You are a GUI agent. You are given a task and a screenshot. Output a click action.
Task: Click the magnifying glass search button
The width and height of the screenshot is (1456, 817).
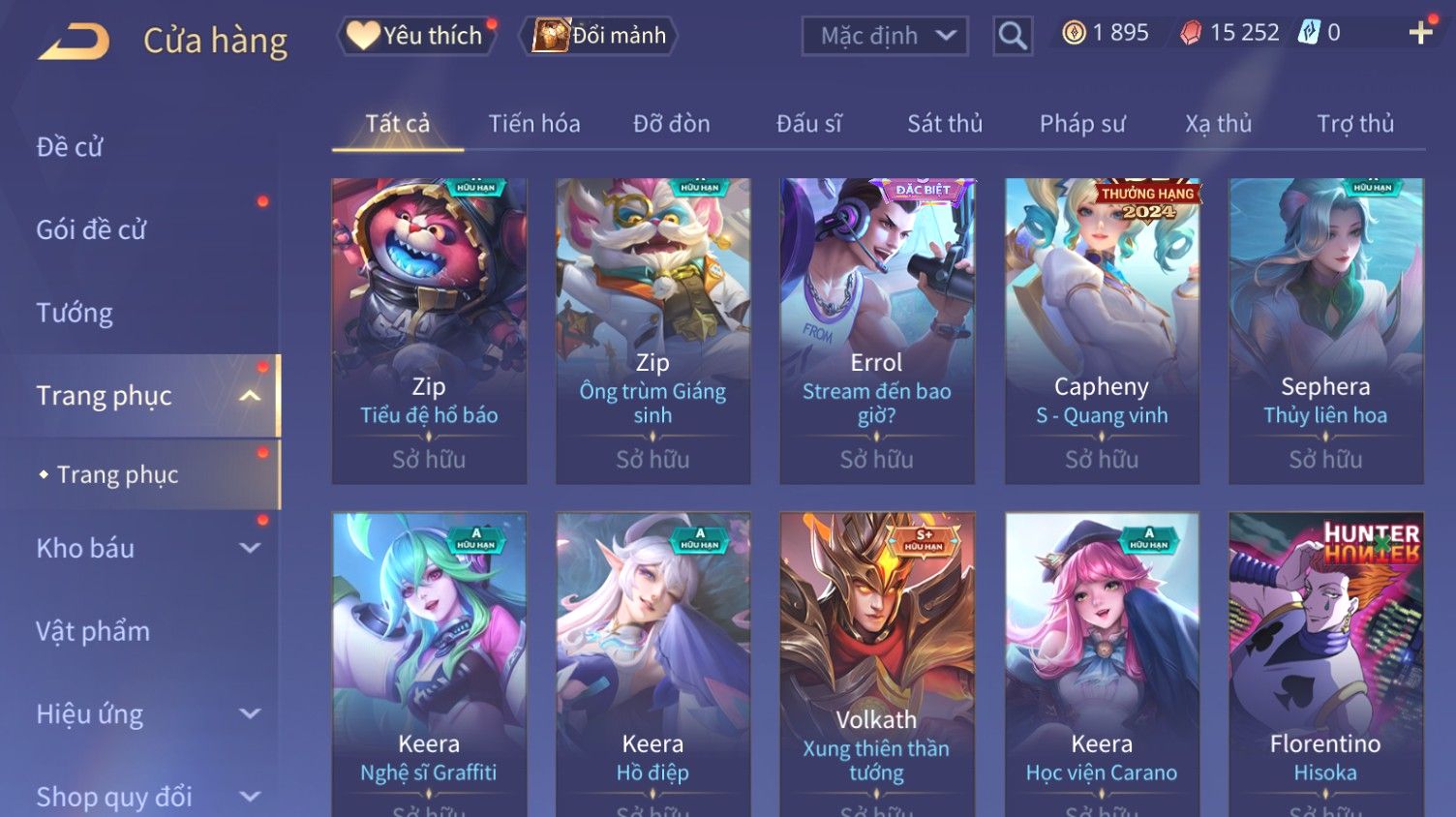[1013, 37]
